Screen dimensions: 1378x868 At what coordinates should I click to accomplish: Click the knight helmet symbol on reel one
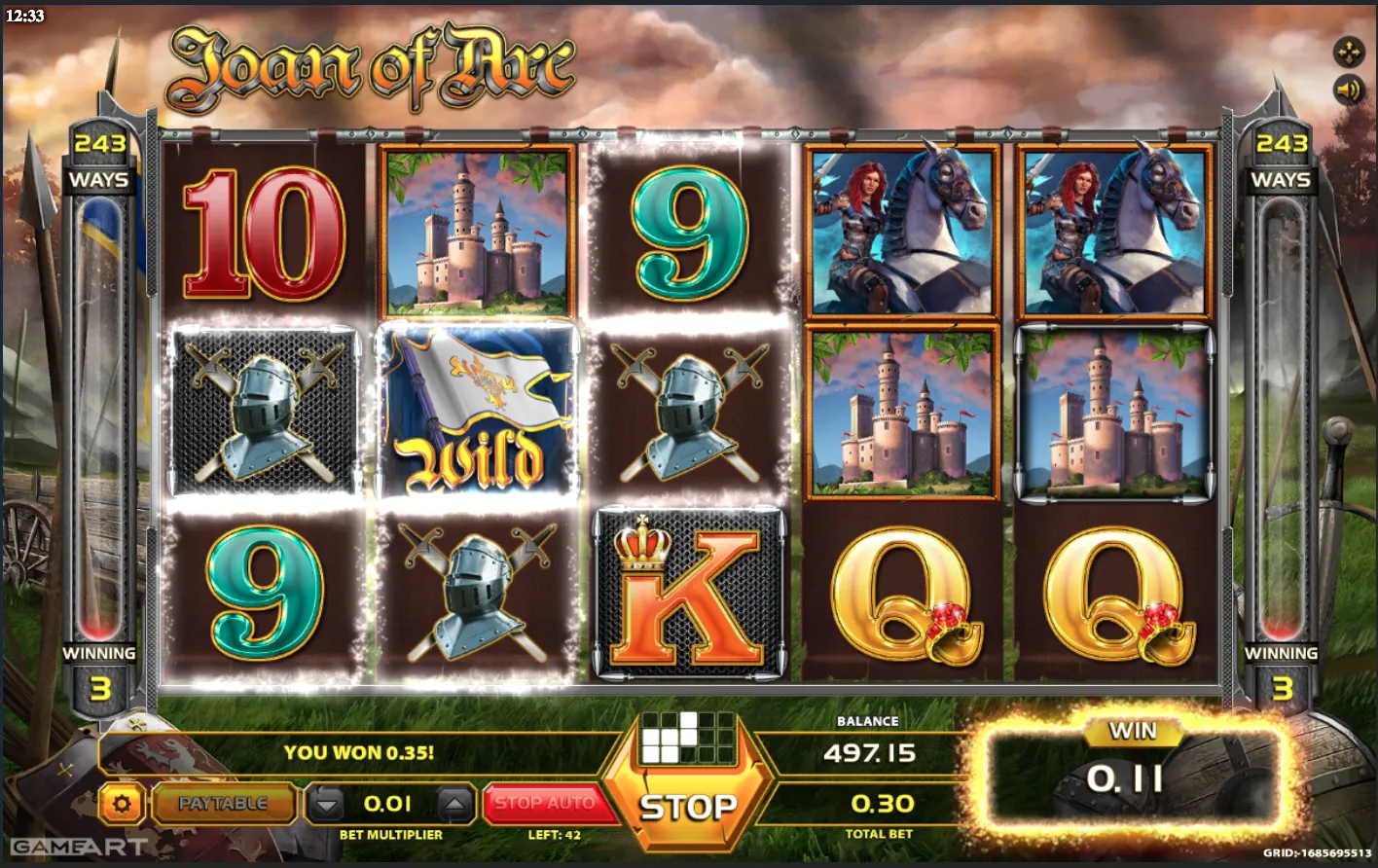pos(262,414)
